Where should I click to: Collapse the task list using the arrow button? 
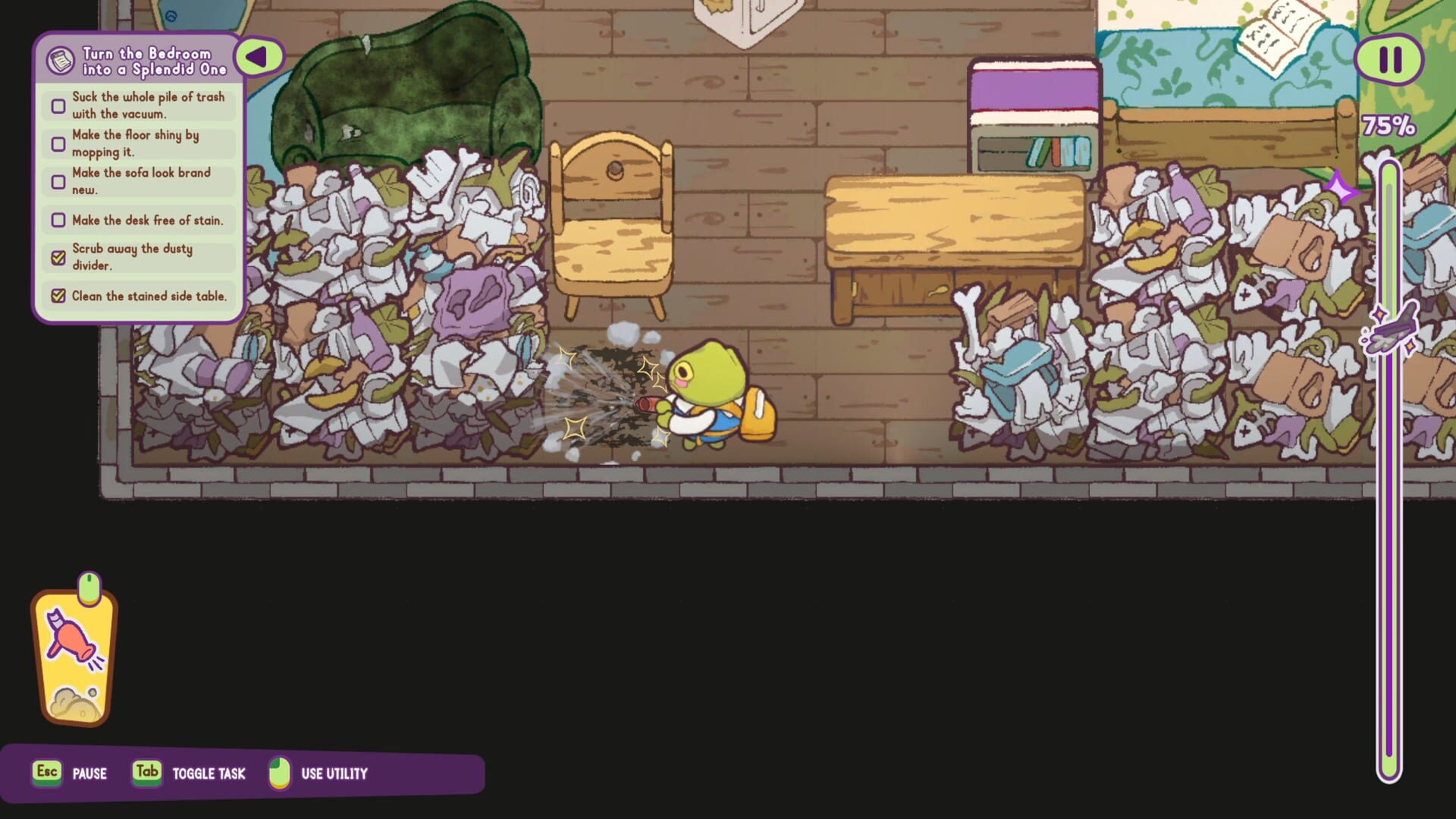click(260, 55)
